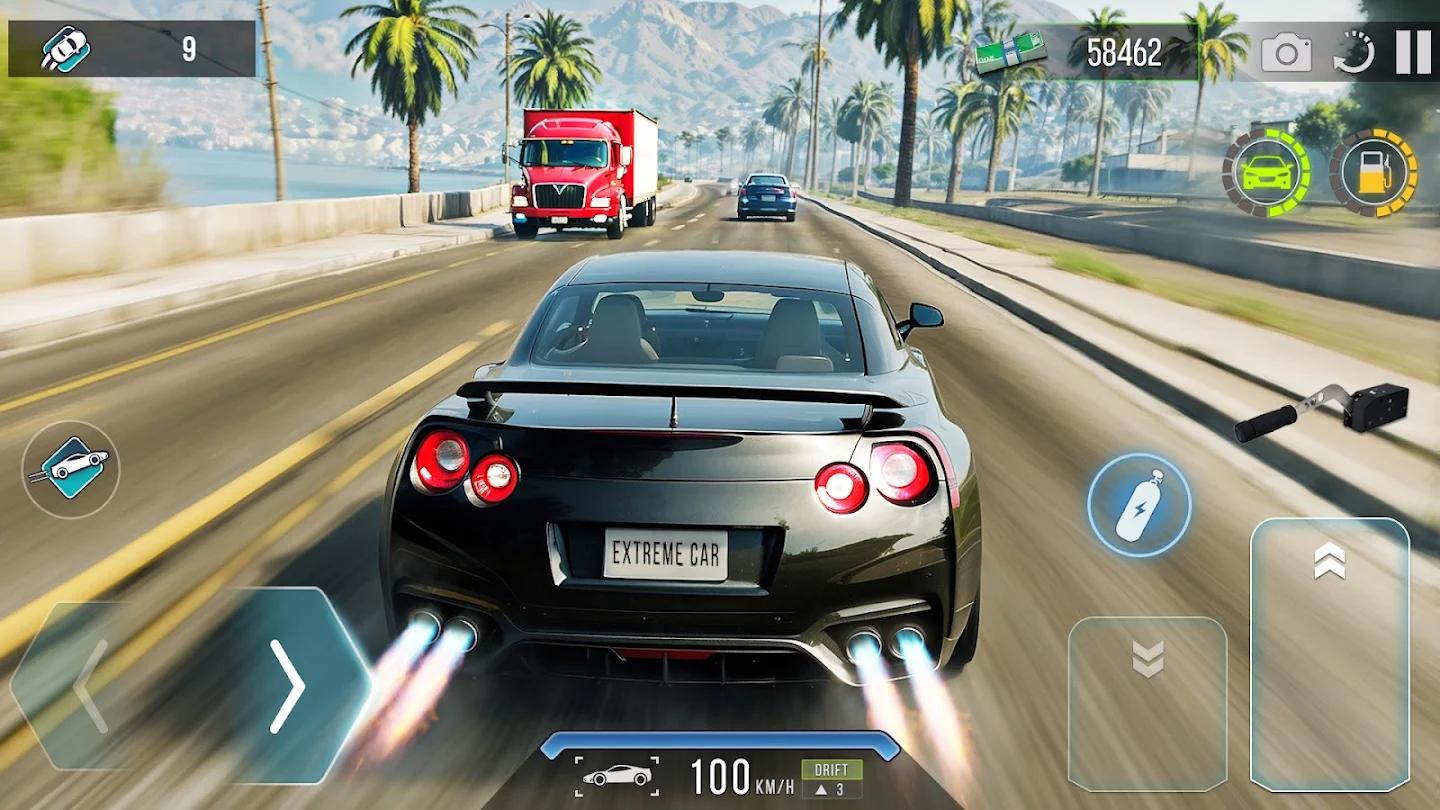Tap the camera screenshot icon
This screenshot has width=1440, height=810.
[x=1286, y=52]
